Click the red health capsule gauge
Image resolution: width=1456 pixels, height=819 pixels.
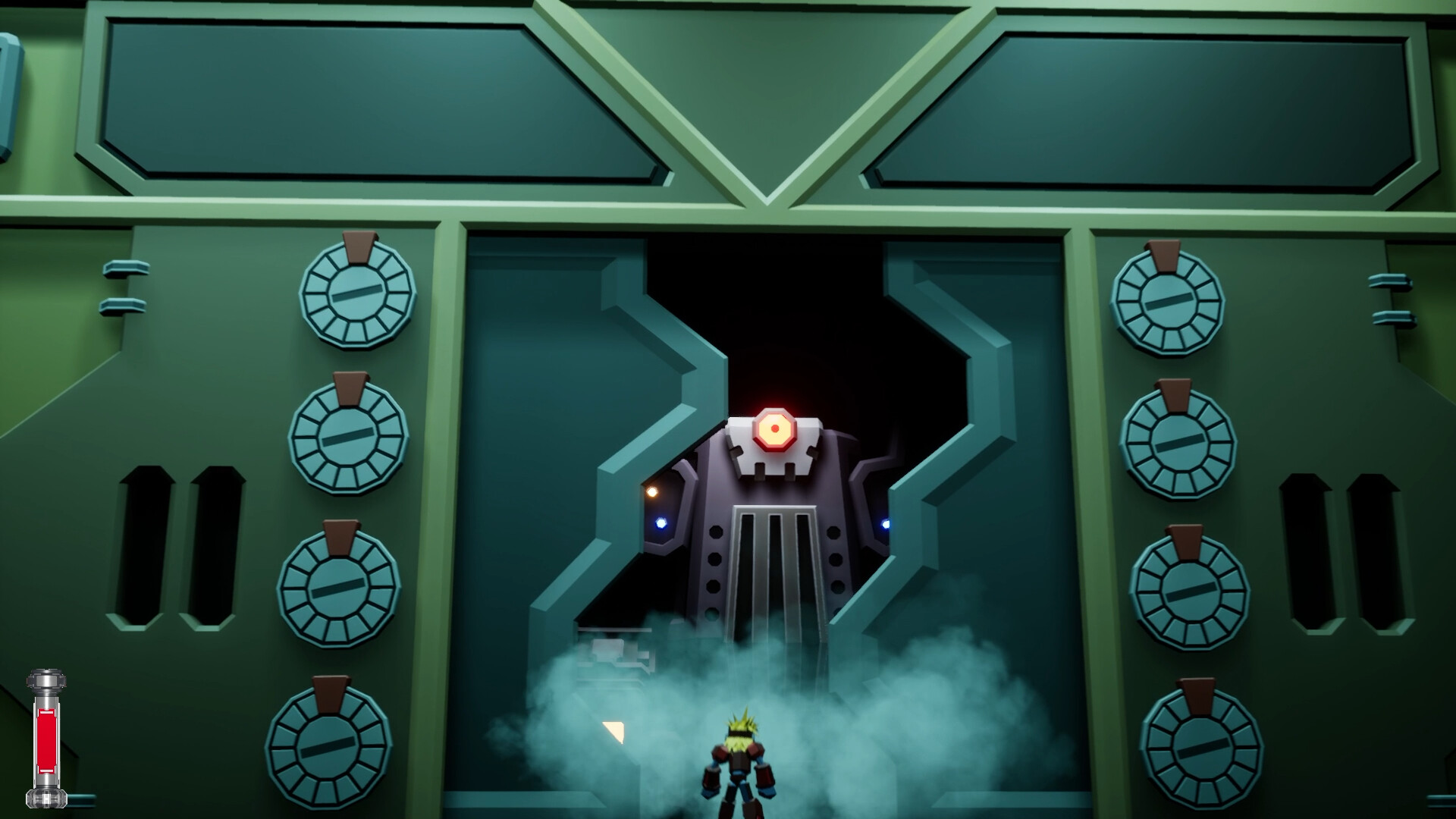47,739
